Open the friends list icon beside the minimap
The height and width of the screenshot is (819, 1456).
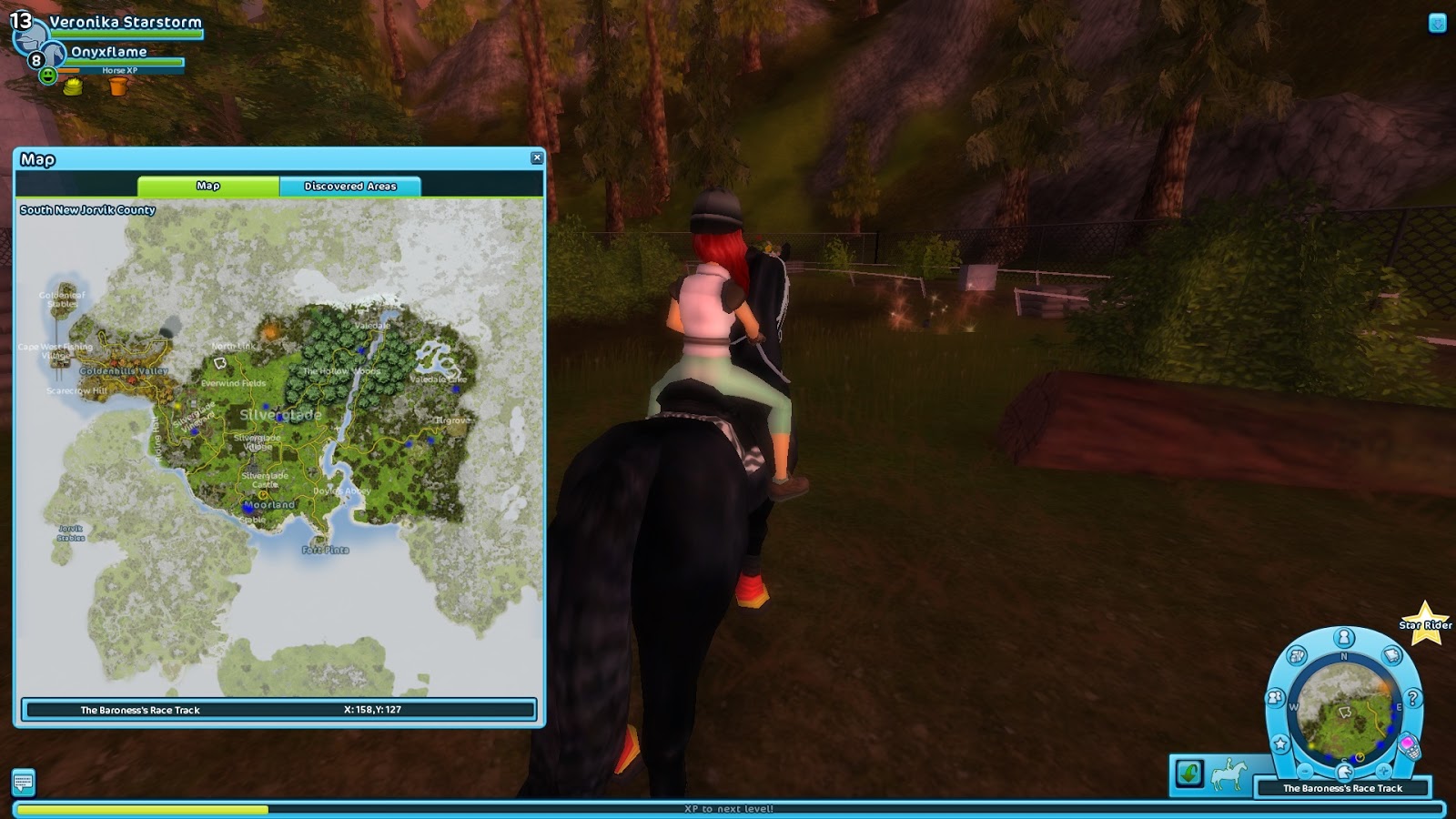coord(1275,697)
